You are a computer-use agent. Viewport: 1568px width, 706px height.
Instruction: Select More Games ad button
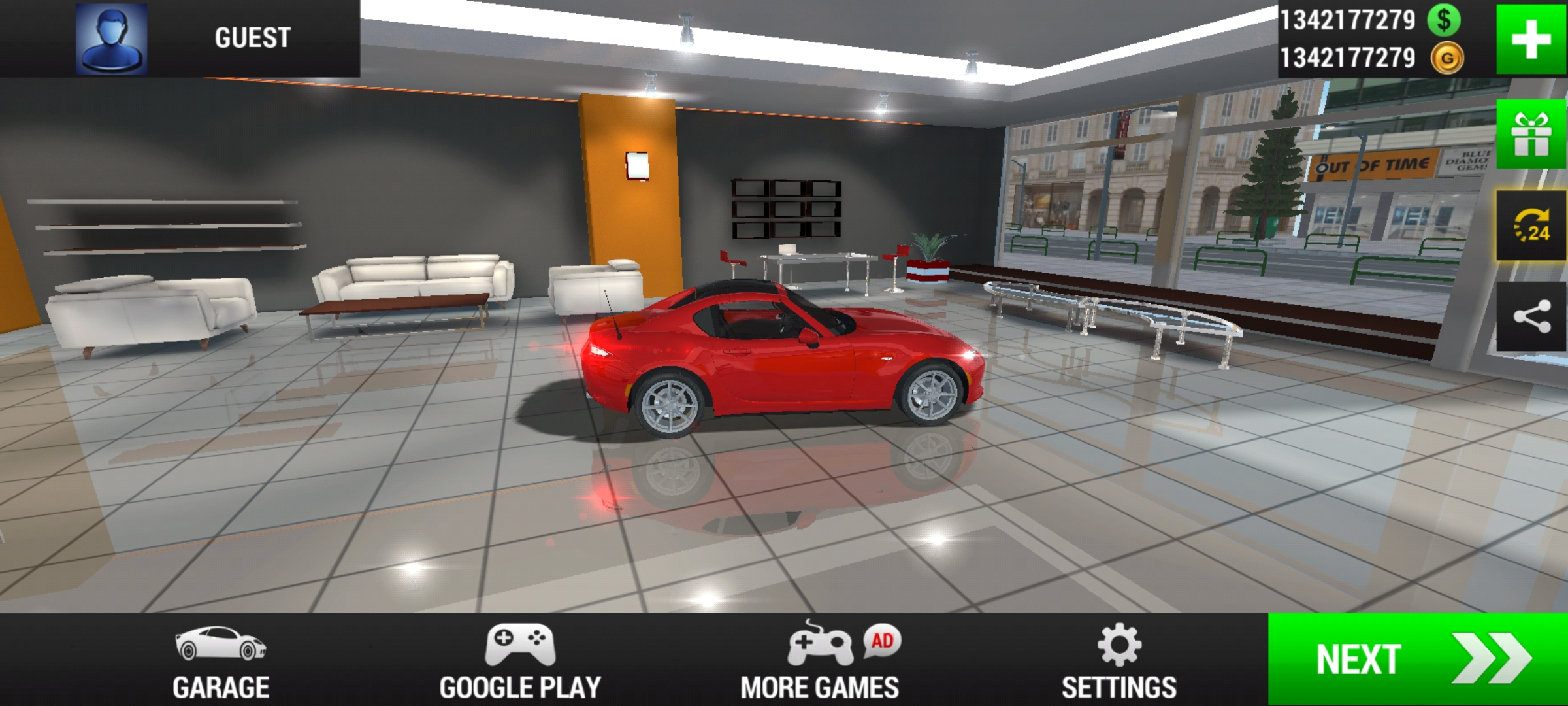(x=820, y=661)
